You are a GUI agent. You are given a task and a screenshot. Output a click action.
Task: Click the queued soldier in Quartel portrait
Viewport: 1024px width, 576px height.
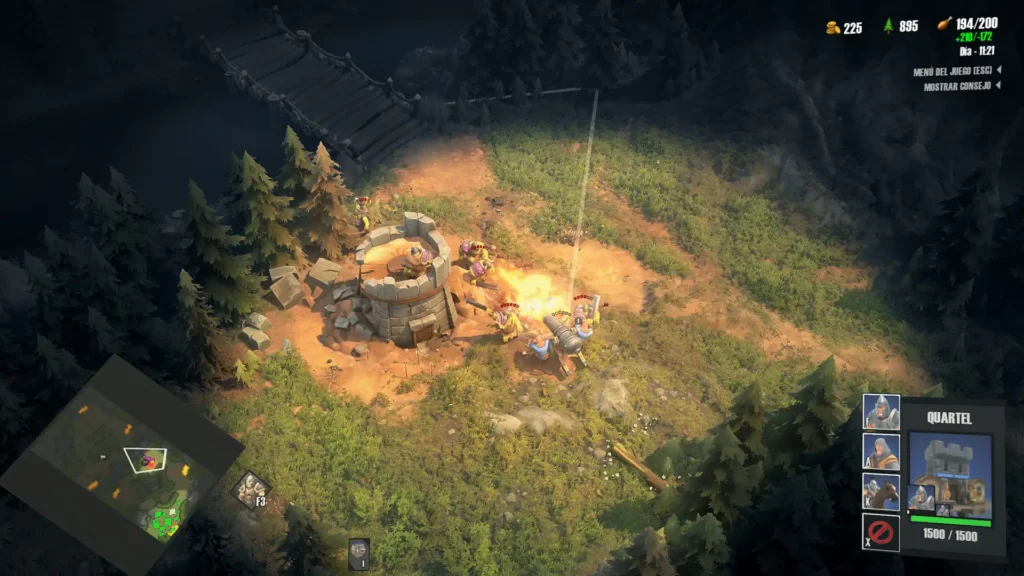pos(921,497)
